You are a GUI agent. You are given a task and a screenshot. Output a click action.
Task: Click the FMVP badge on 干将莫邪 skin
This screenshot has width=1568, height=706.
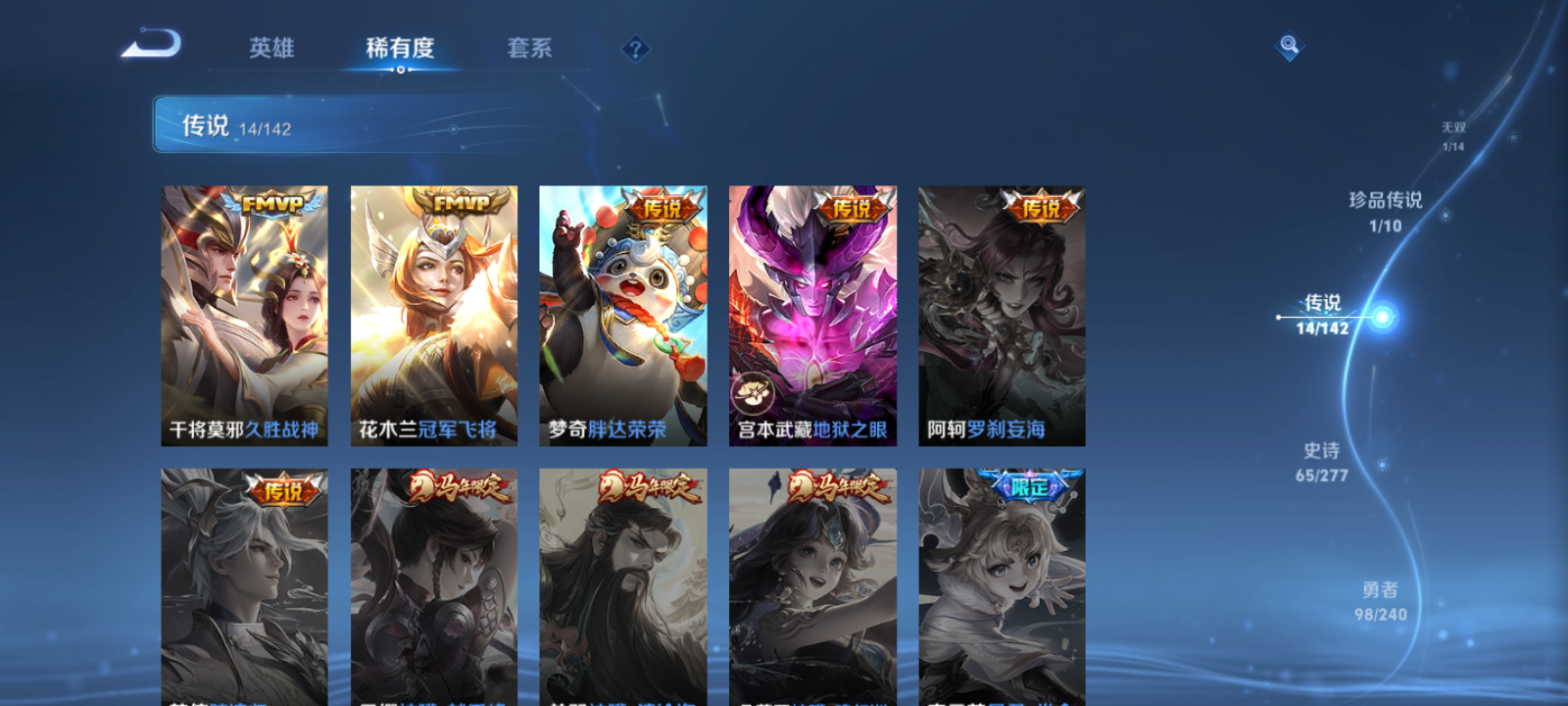[x=271, y=204]
